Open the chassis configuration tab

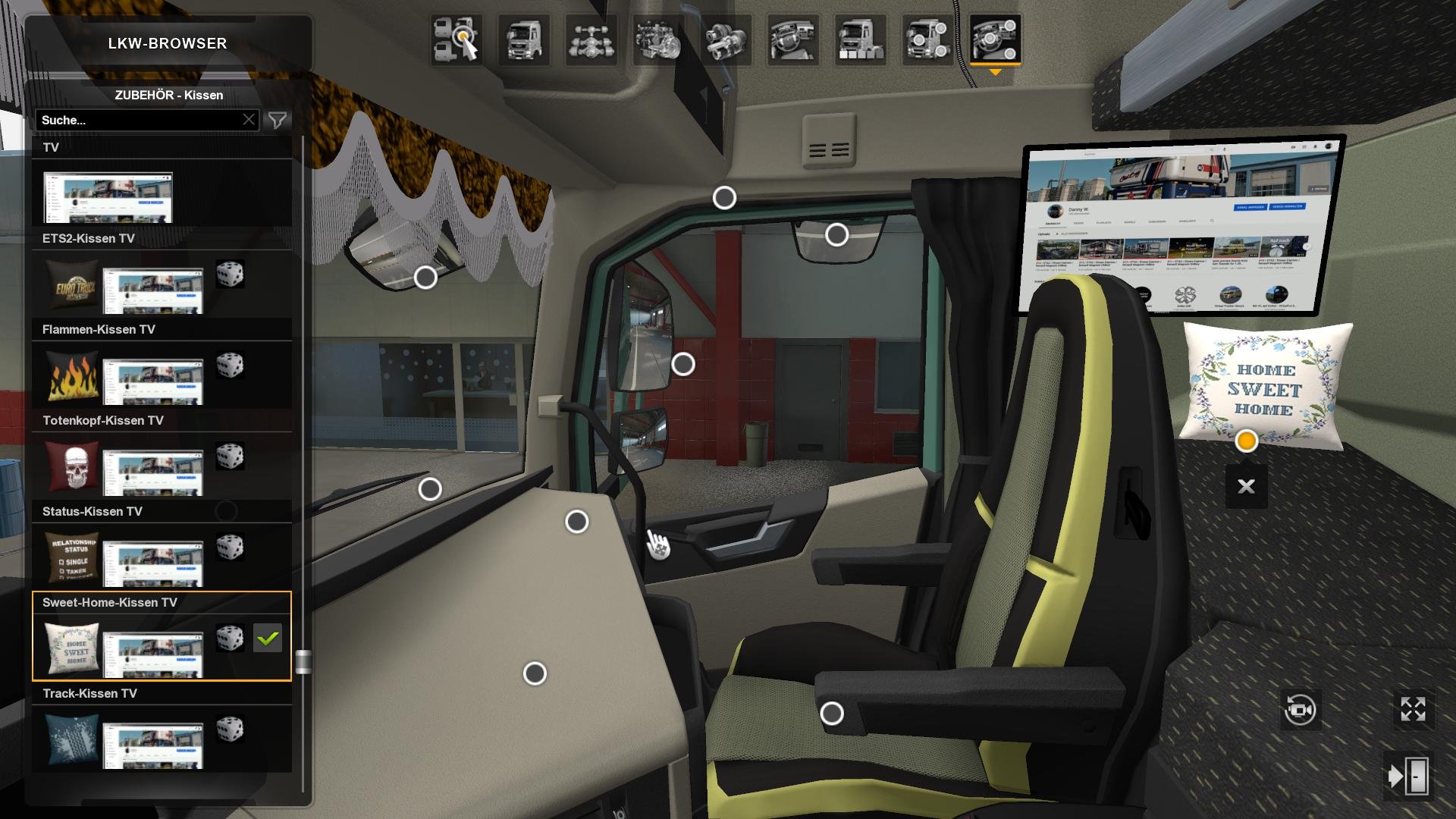(591, 39)
